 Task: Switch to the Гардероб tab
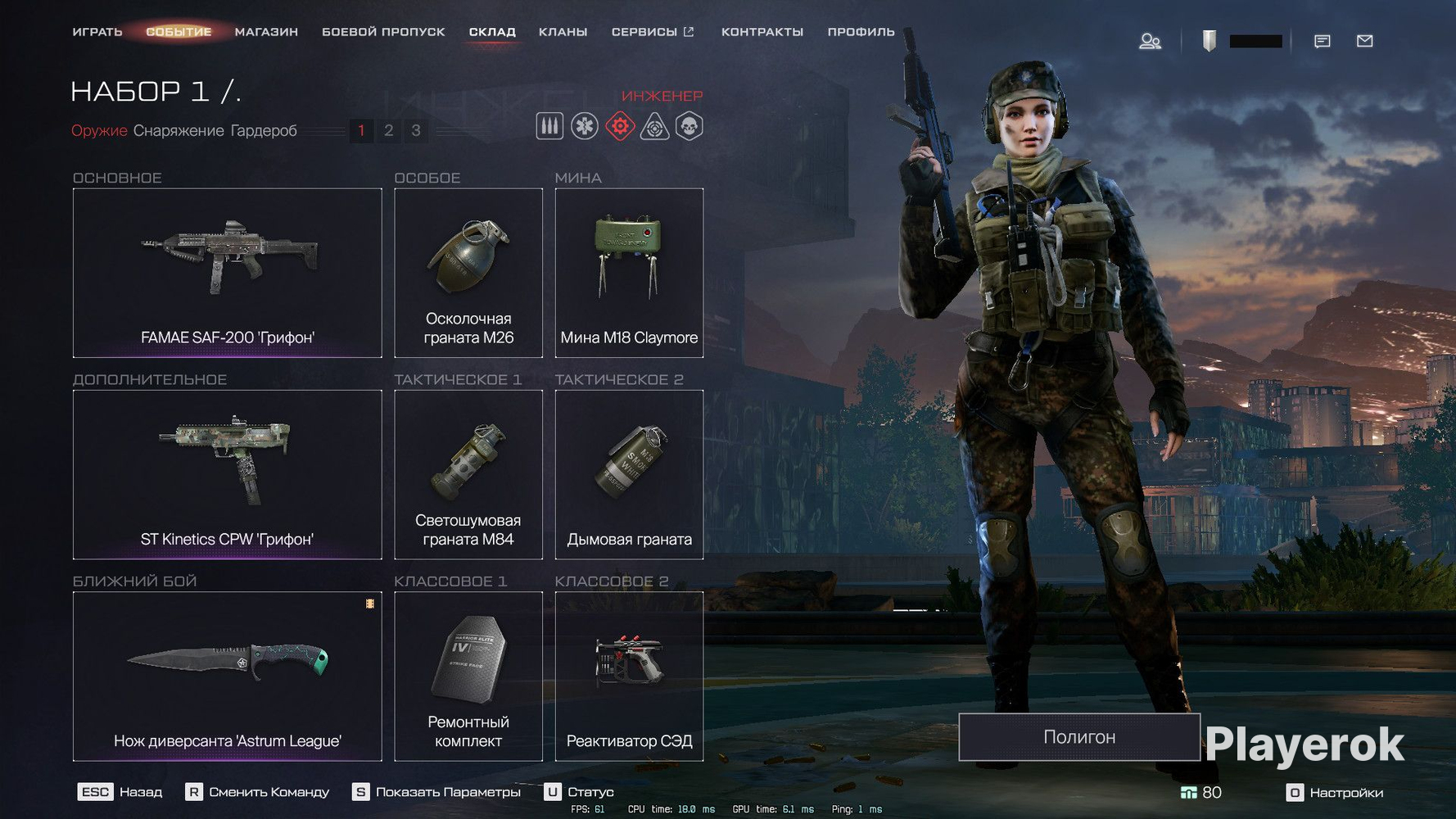tap(264, 130)
